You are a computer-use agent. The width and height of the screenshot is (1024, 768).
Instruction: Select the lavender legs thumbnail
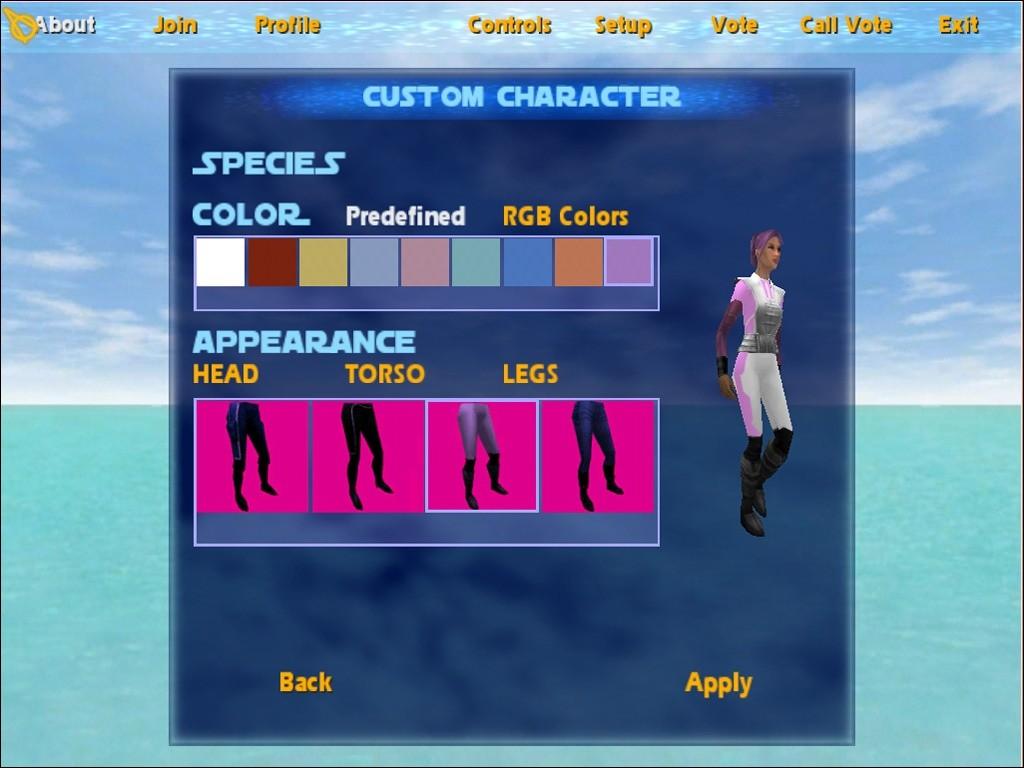tap(482, 456)
